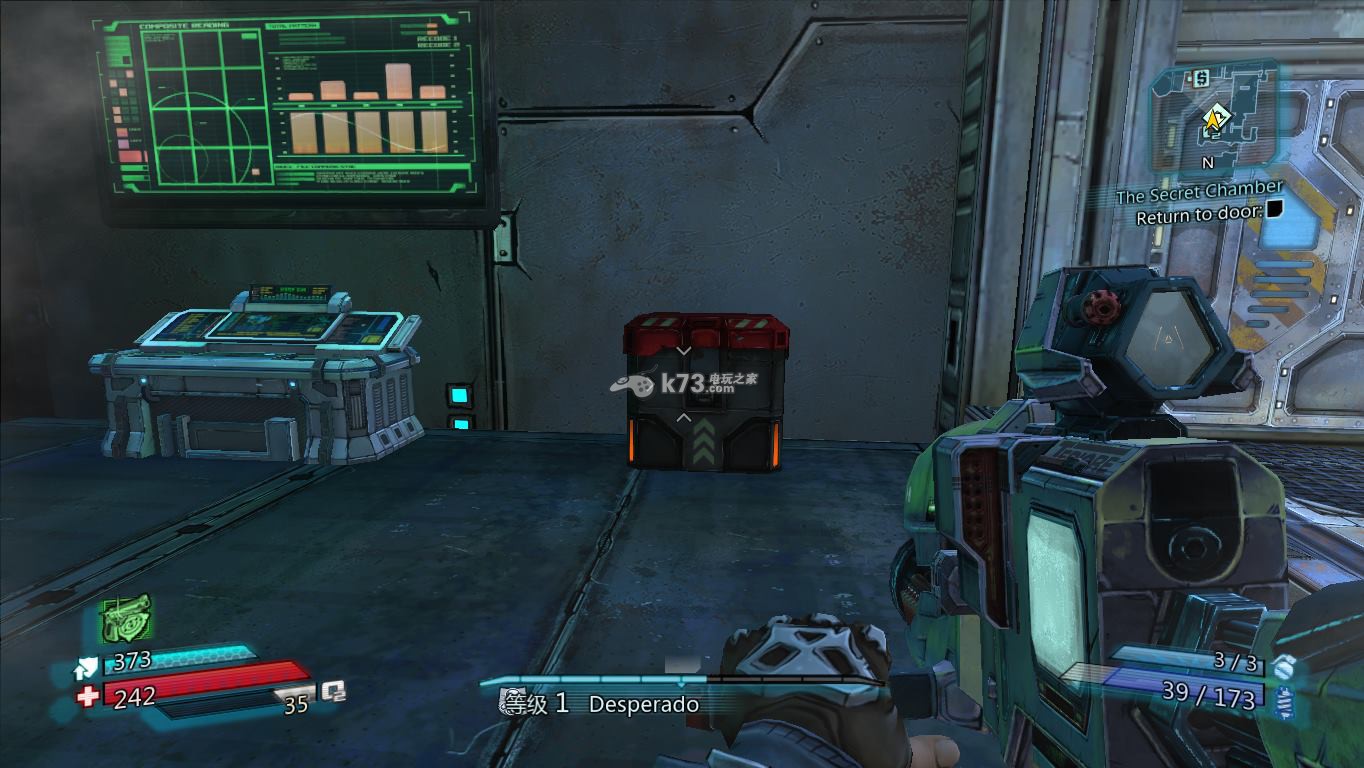
Task: Tick the Return to door objective checkbox
Action: coord(1275,210)
